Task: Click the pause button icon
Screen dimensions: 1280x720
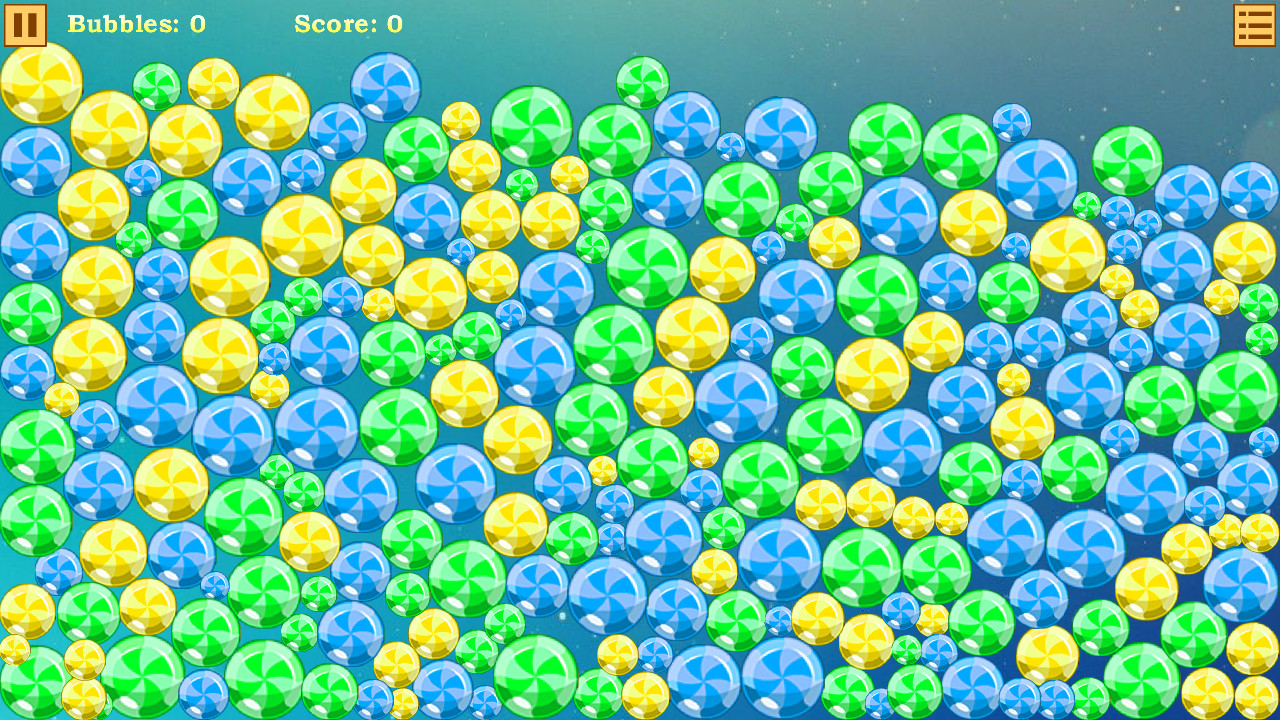Action: coord(25,25)
